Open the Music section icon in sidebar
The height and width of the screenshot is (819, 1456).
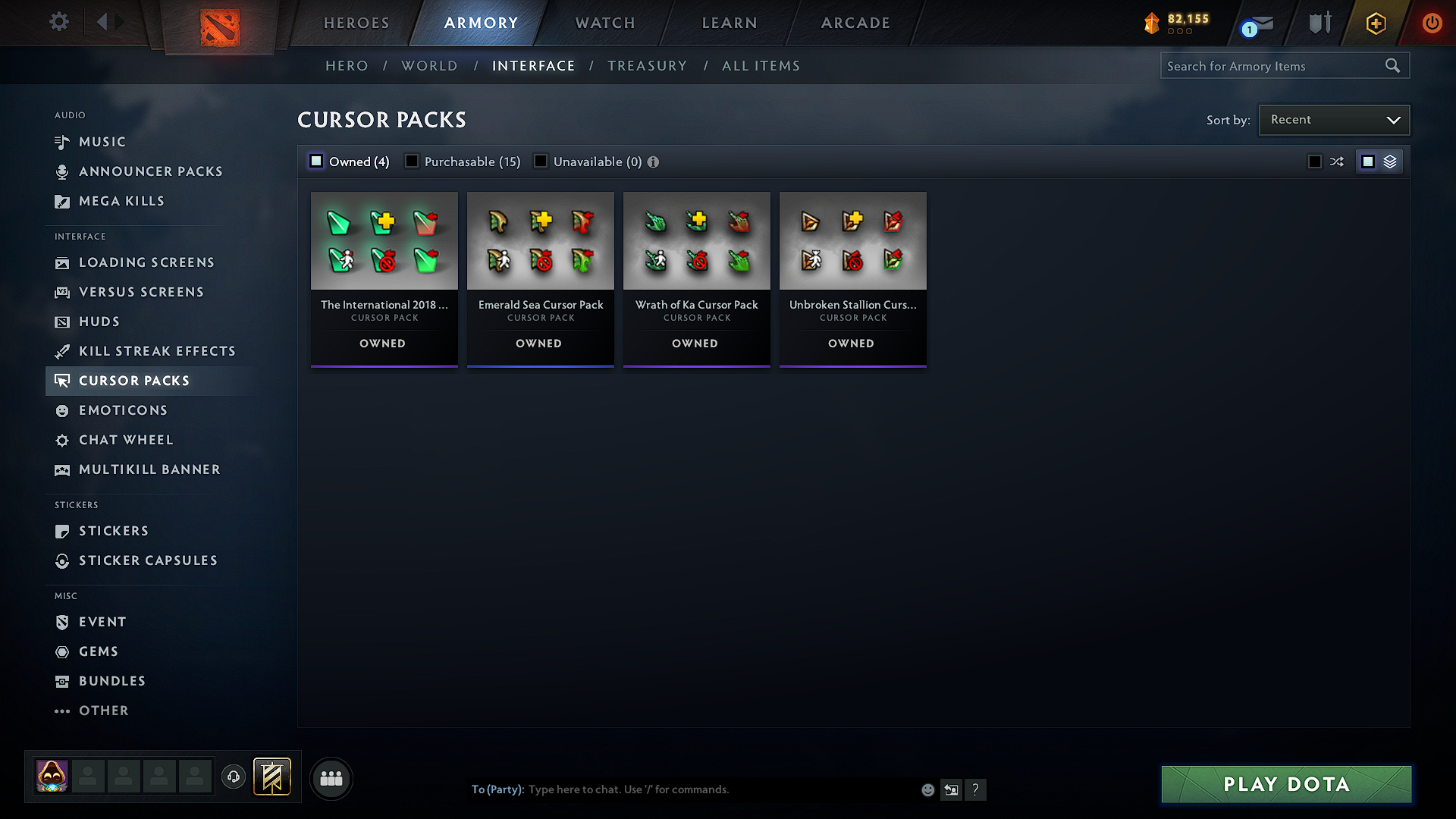pos(61,142)
